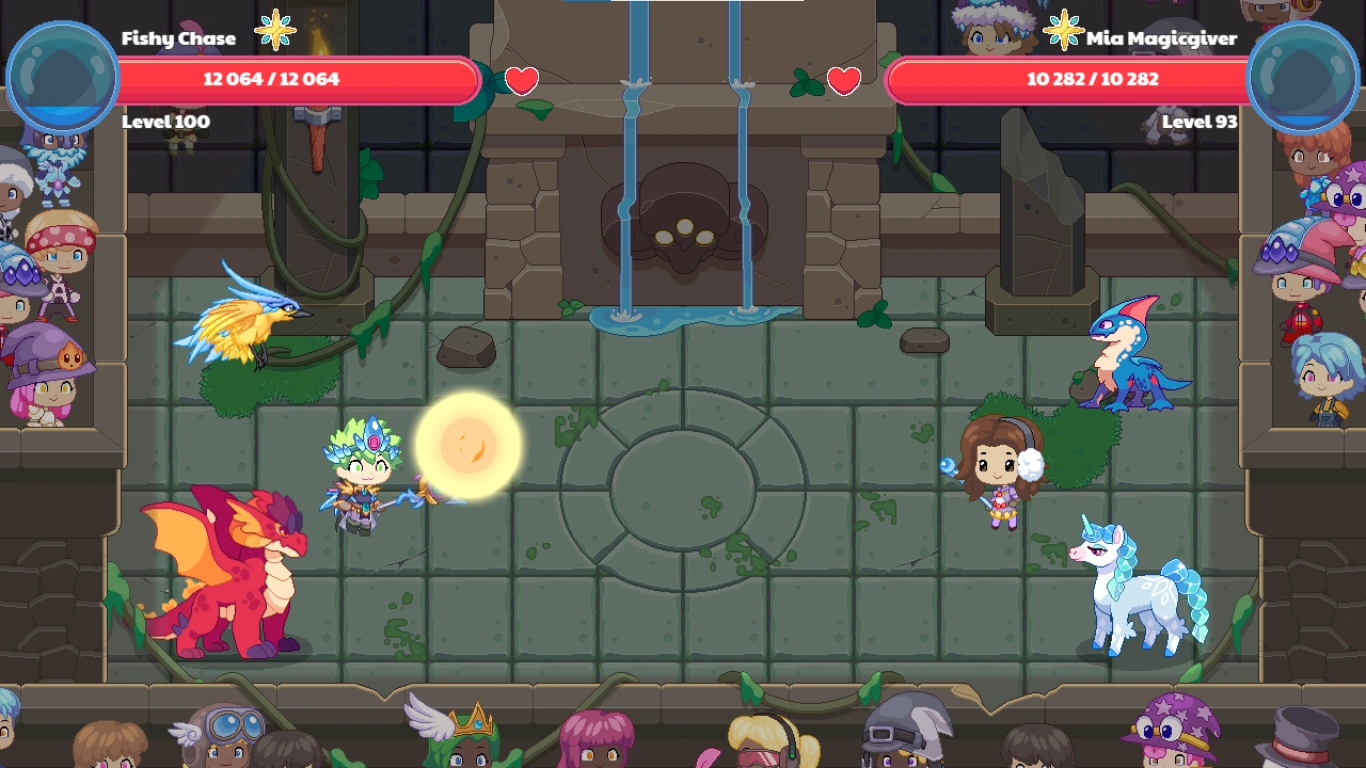The height and width of the screenshot is (768, 1366).
Task: Click the Fishy Chase name label
Action: 178,38
